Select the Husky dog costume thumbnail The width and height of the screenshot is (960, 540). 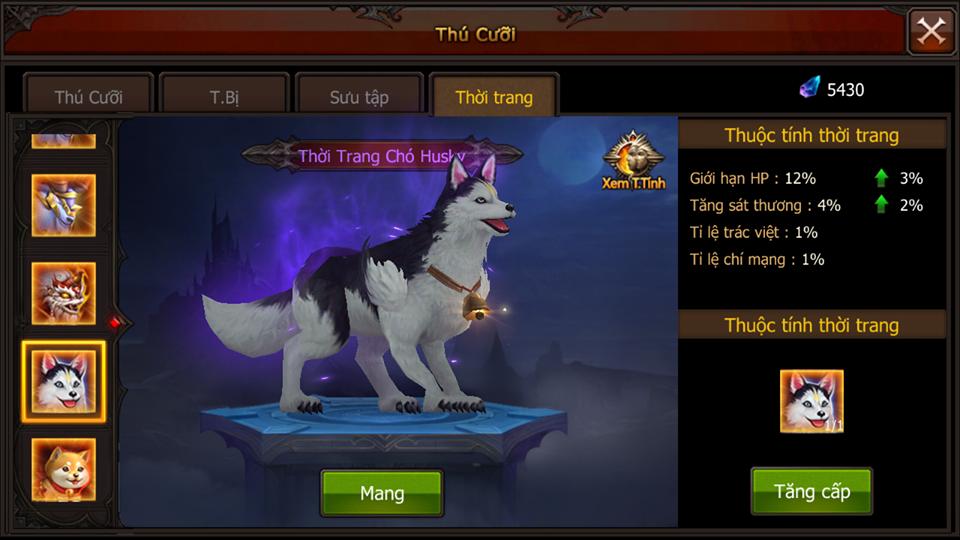(64, 381)
